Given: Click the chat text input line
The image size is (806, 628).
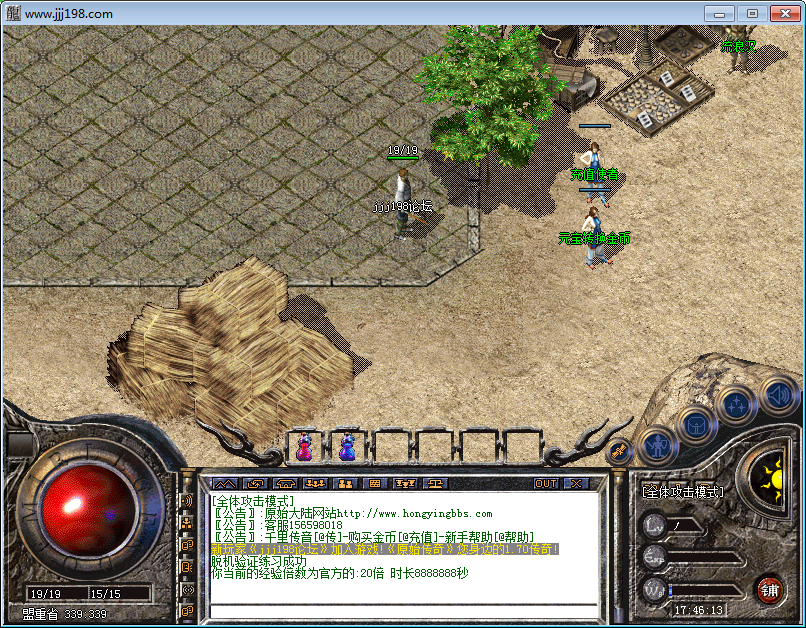Looking at the screenshot, I should [x=400, y=609].
